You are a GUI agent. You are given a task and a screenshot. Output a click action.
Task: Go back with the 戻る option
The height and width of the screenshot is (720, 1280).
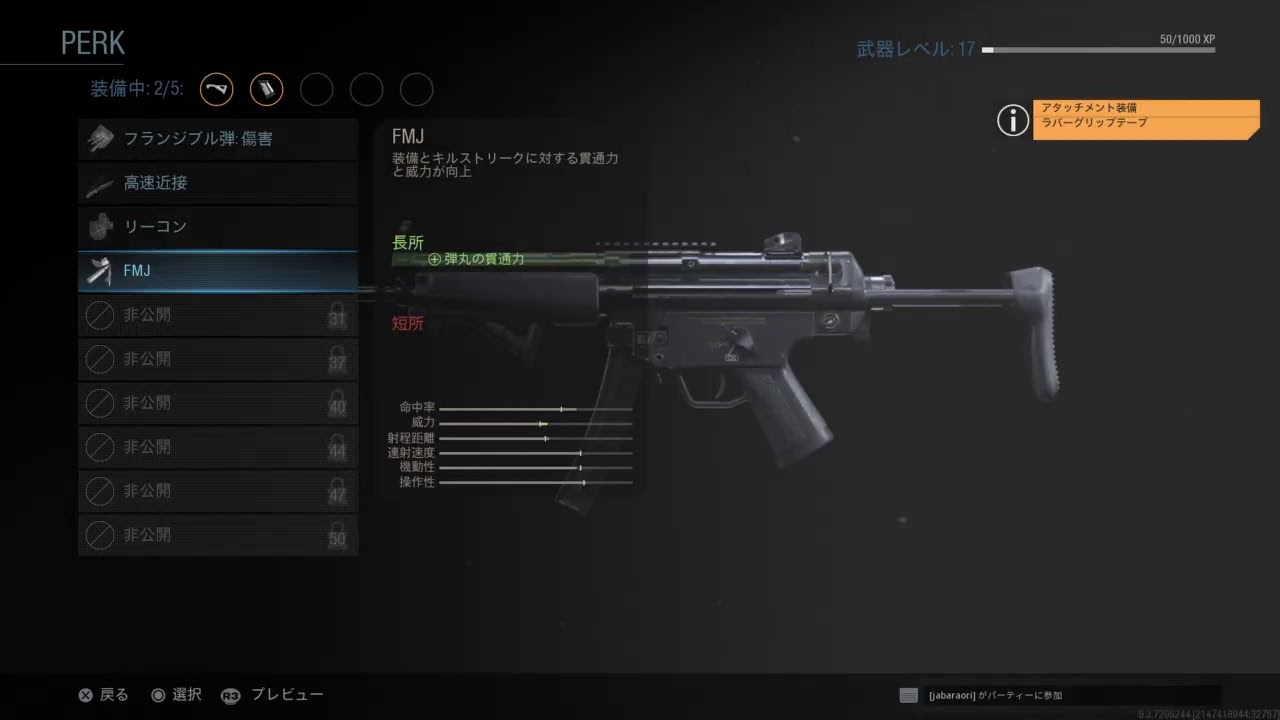pyautogui.click(x=104, y=695)
